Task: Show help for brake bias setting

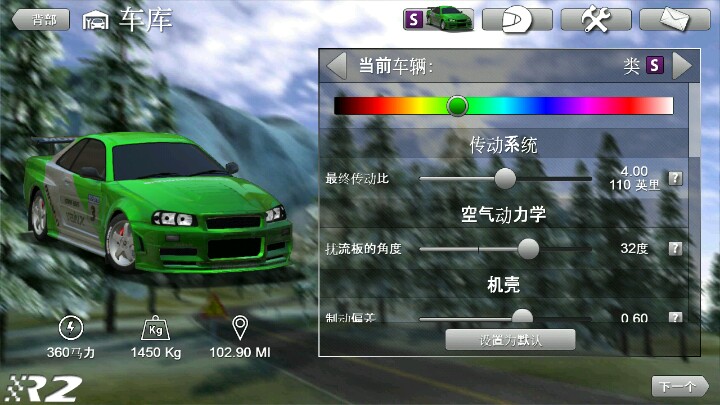Action: (675, 318)
